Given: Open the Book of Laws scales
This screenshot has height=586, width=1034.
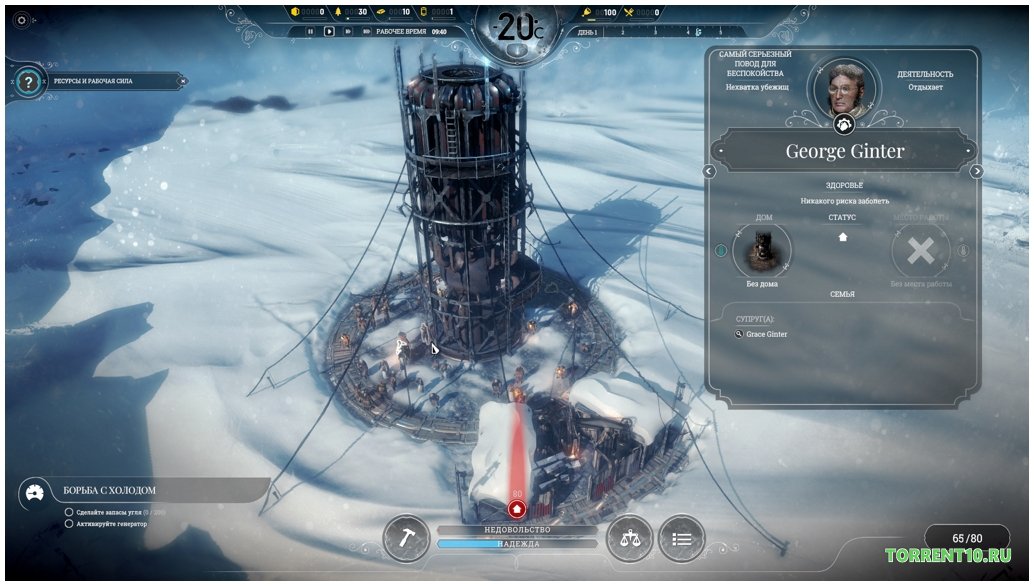Looking at the screenshot, I should pos(629,538).
